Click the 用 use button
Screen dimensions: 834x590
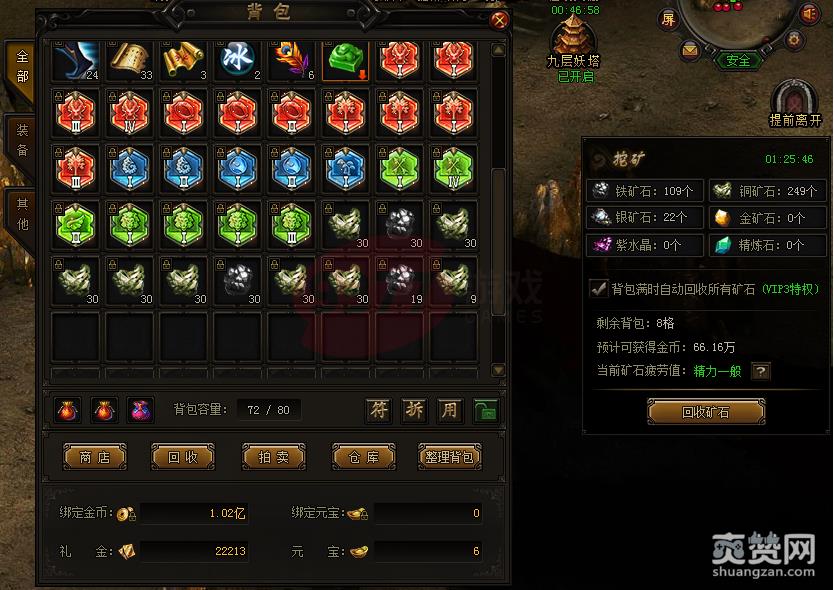click(x=450, y=409)
